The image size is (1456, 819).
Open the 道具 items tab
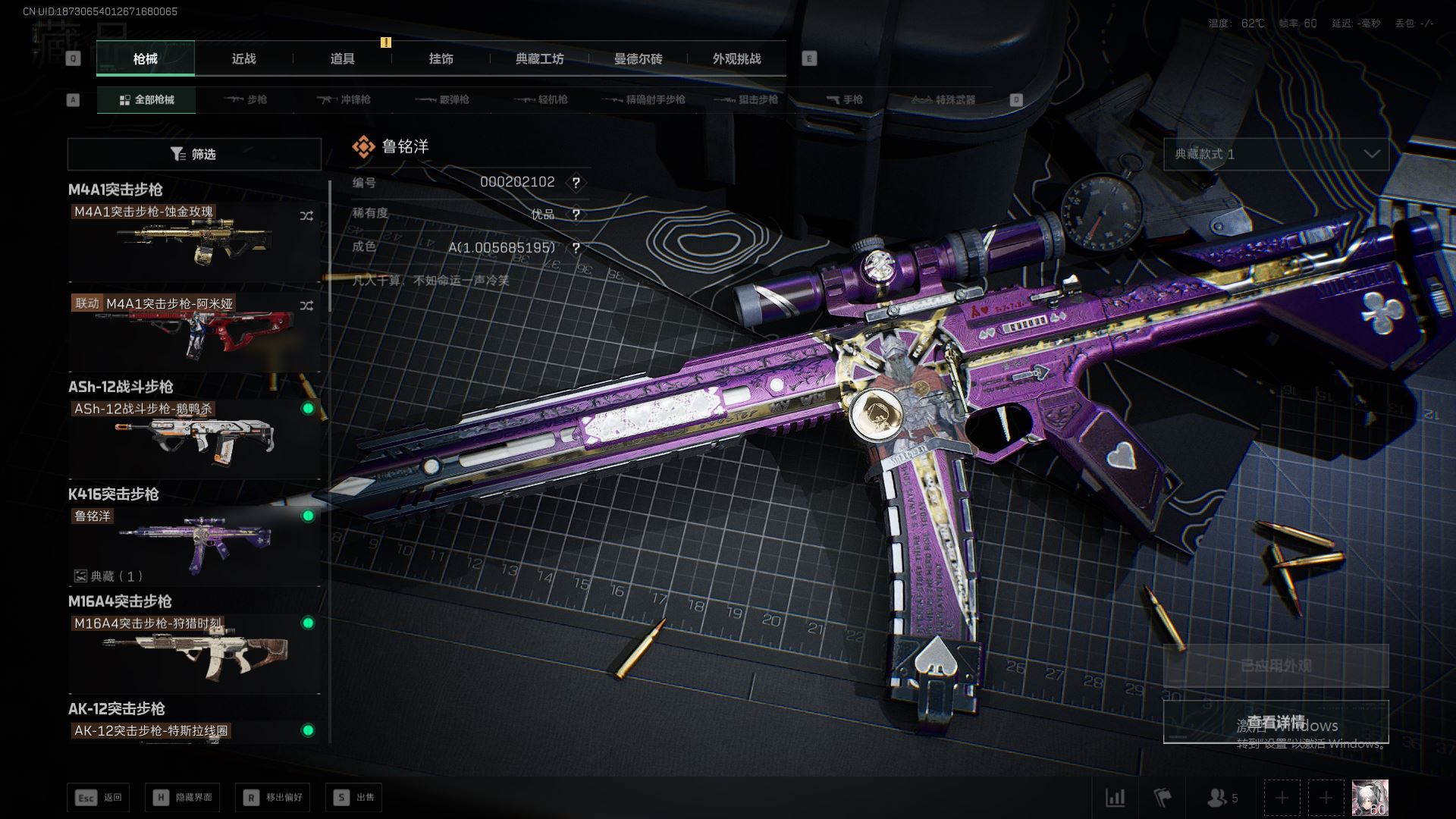coord(342,58)
